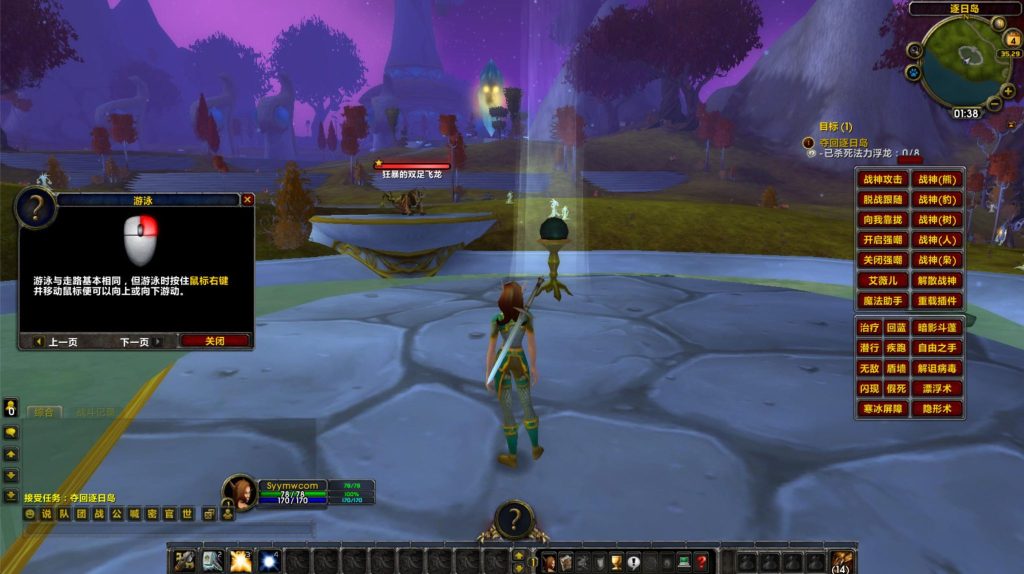Screen dimensions: 1024x574
Task: Open the round question mark tutorial alert button
Action: point(513,520)
